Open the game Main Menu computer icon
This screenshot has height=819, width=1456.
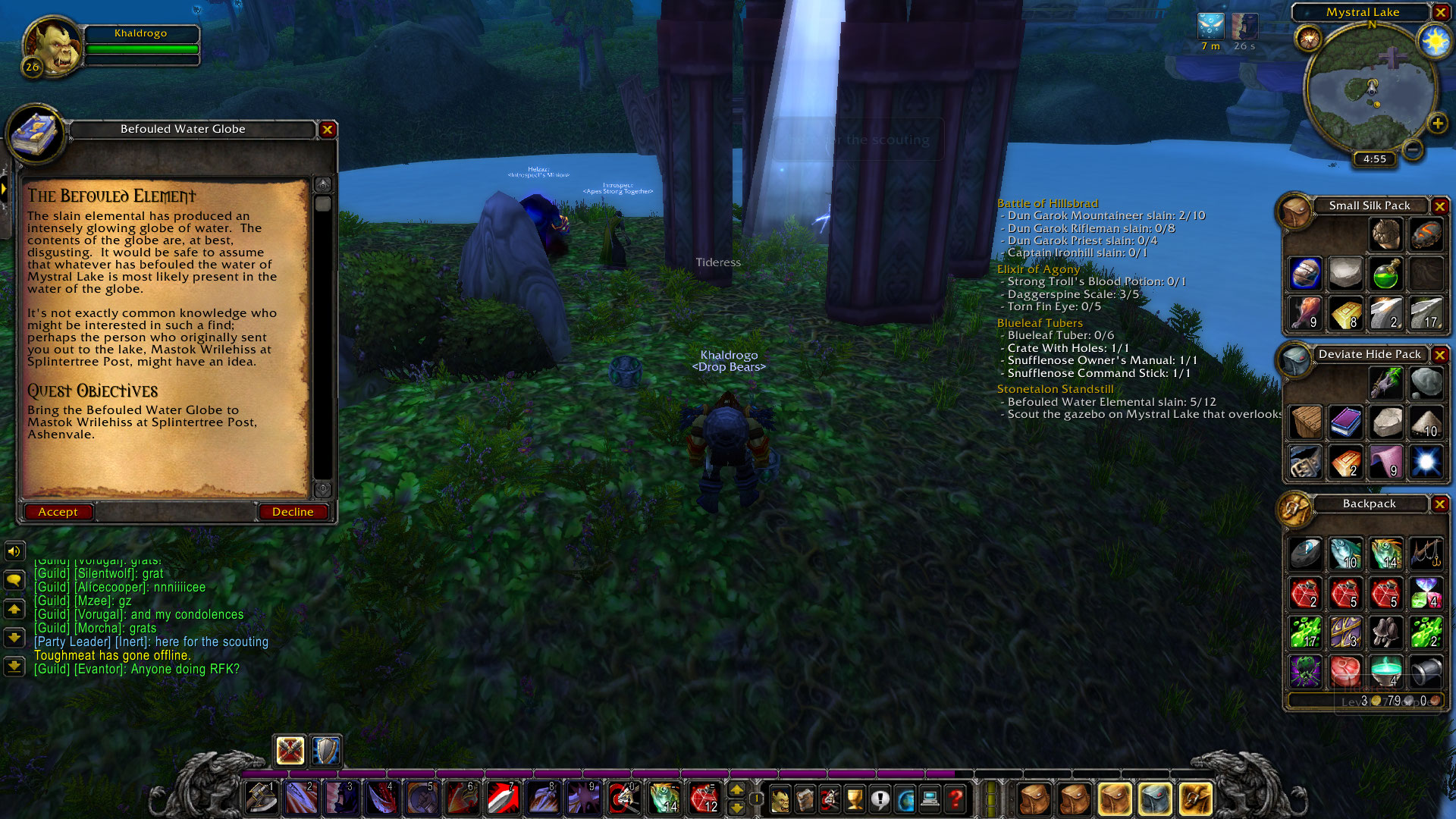[x=930, y=798]
